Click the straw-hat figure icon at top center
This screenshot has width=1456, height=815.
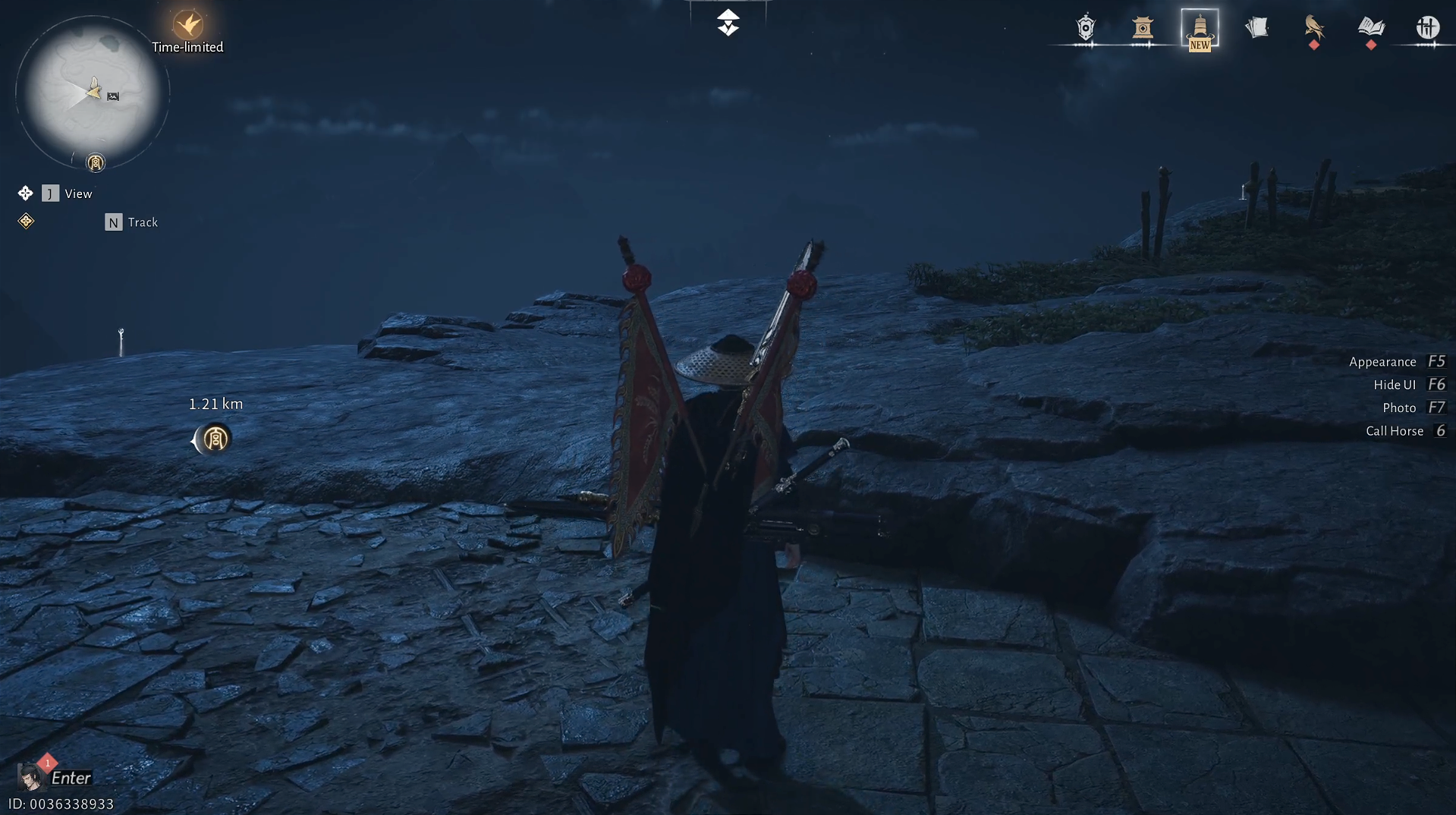click(728, 23)
